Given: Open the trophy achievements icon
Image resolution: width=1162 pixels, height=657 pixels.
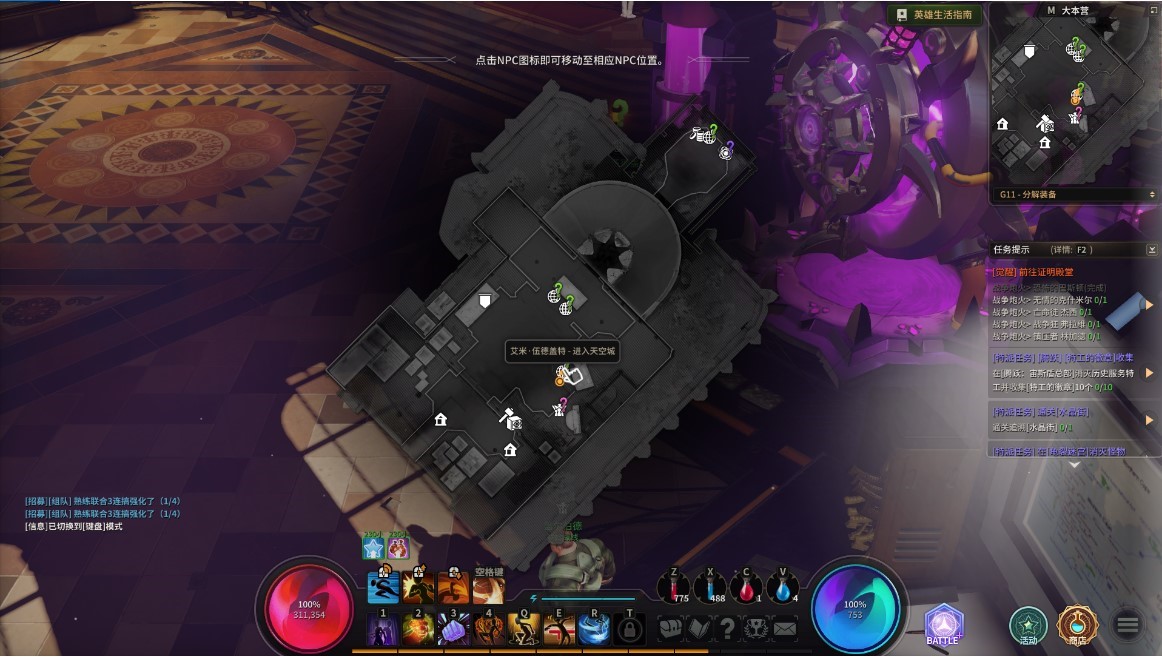Looking at the screenshot, I should [x=756, y=628].
